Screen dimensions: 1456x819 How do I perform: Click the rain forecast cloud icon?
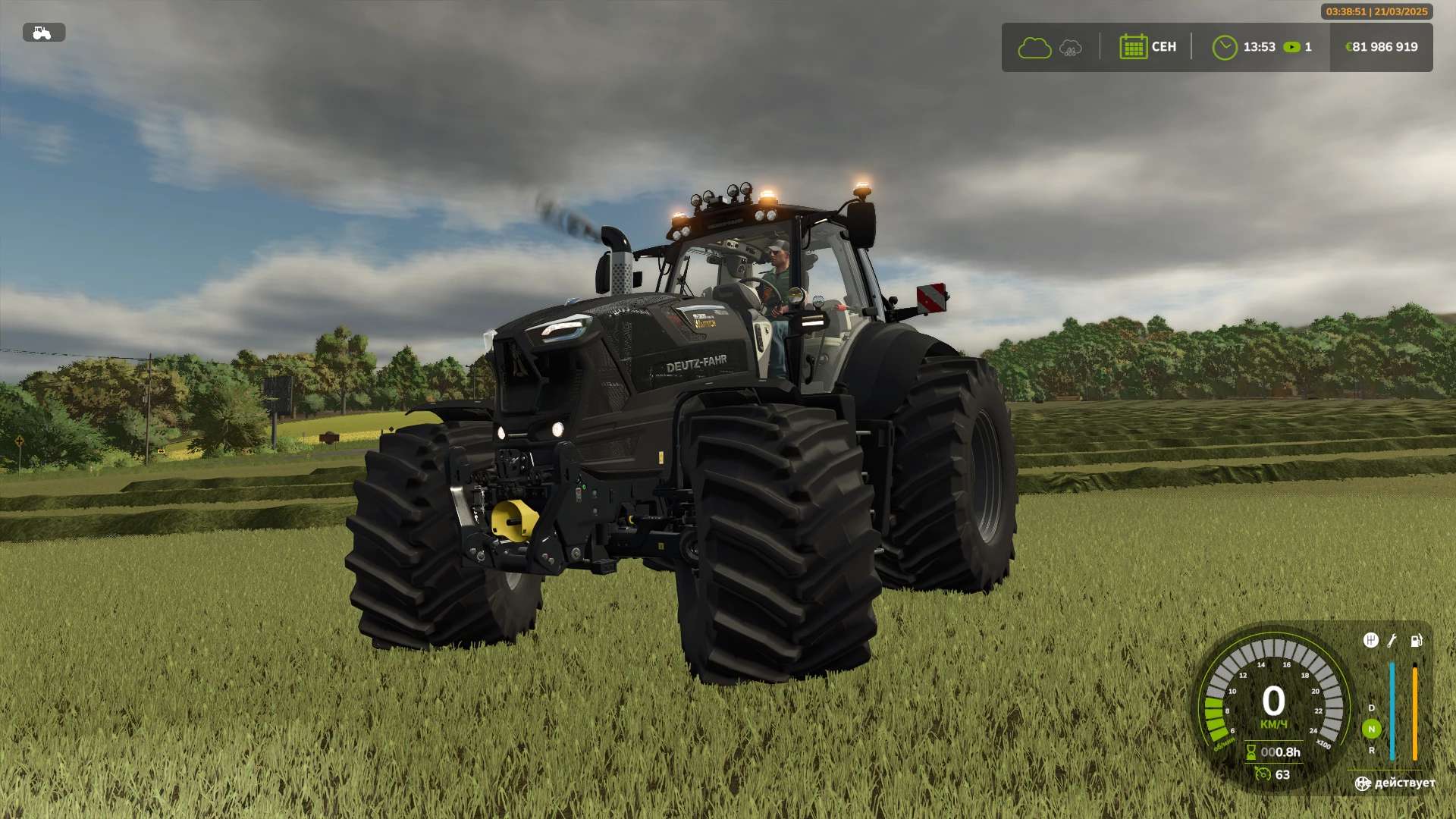[x=1069, y=47]
